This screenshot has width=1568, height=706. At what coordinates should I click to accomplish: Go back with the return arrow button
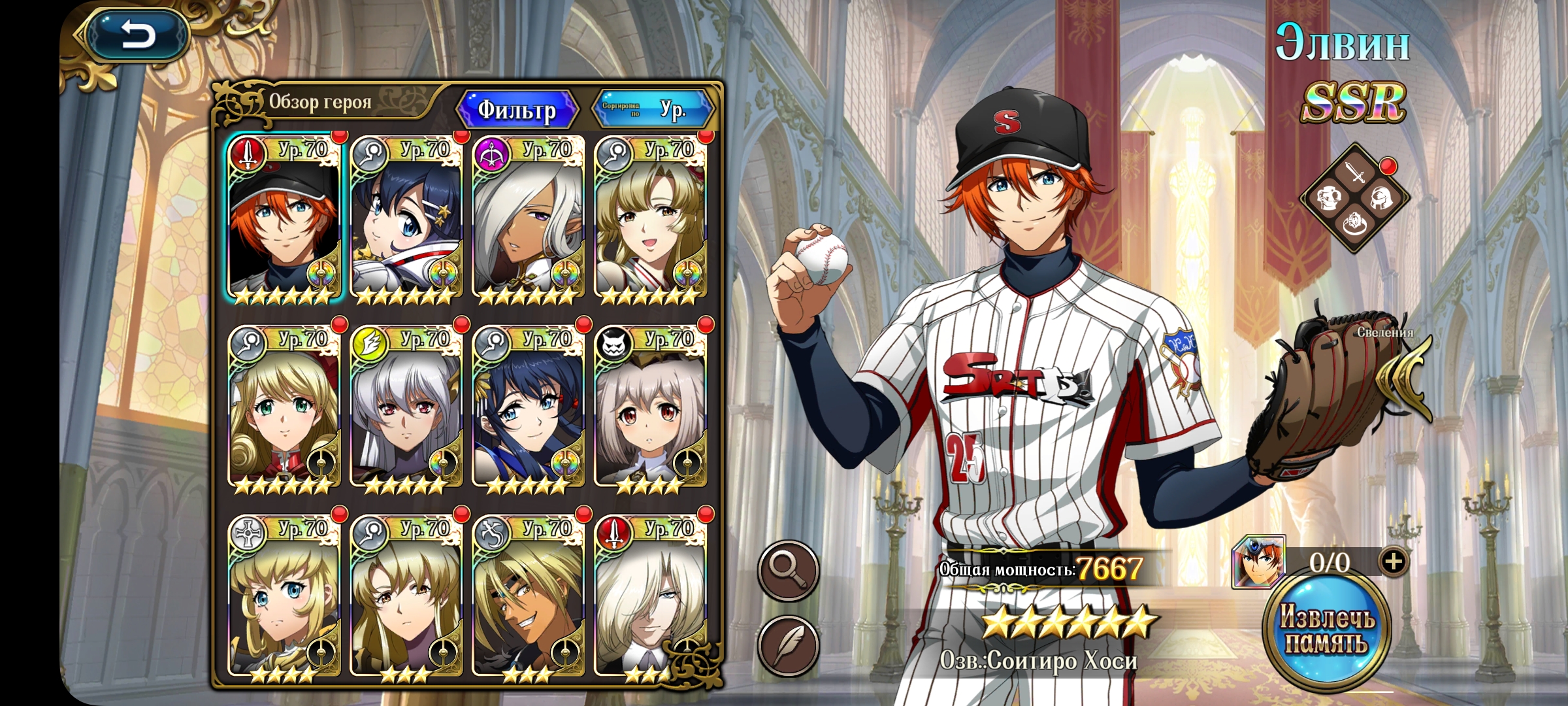(x=137, y=35)
